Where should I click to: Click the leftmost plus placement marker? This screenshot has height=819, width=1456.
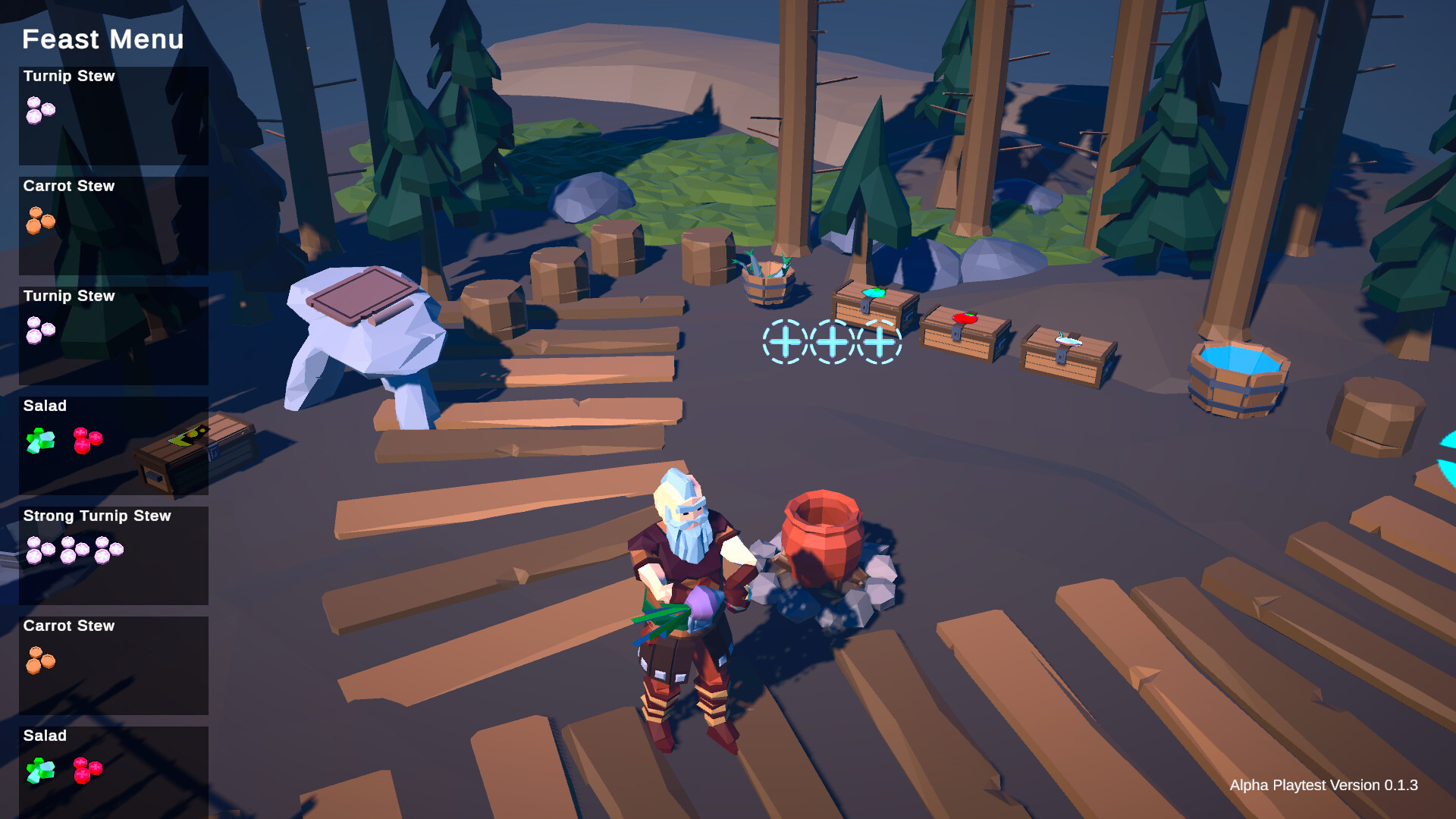coord(785,343)
